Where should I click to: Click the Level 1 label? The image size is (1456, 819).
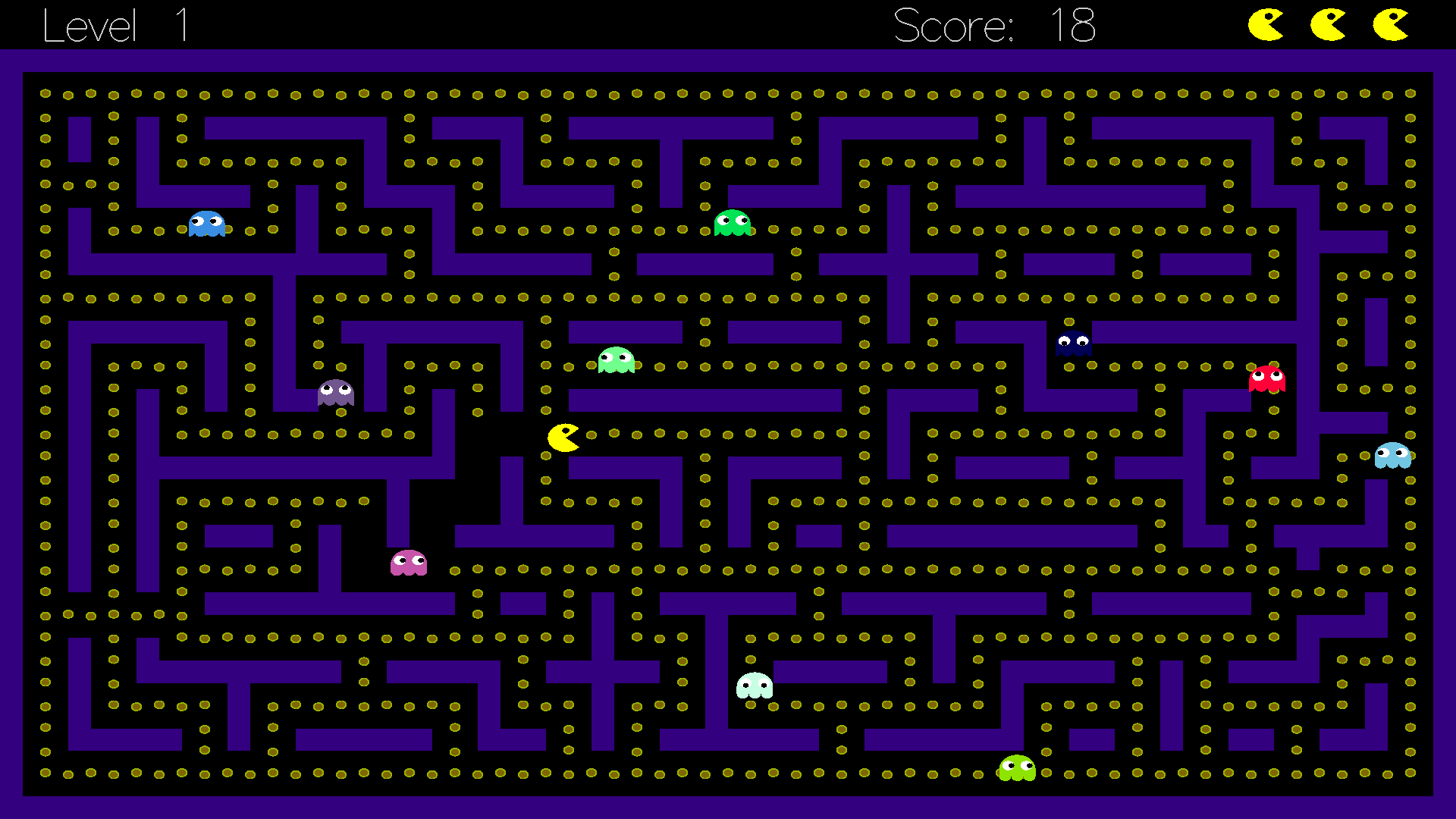114,25
